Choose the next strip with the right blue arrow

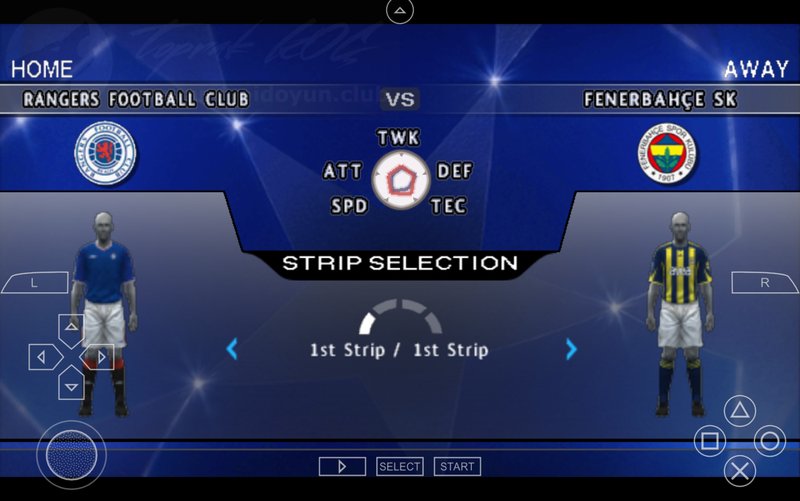click(x=571, y=349)
